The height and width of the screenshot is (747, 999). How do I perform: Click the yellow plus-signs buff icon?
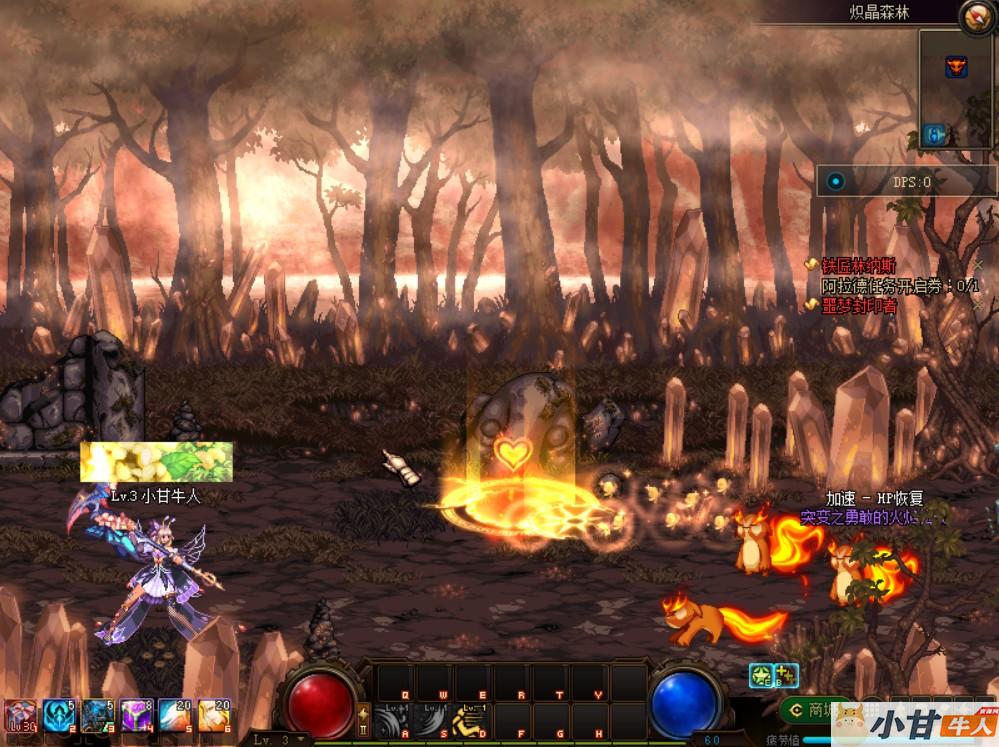[x=785, y=675]
